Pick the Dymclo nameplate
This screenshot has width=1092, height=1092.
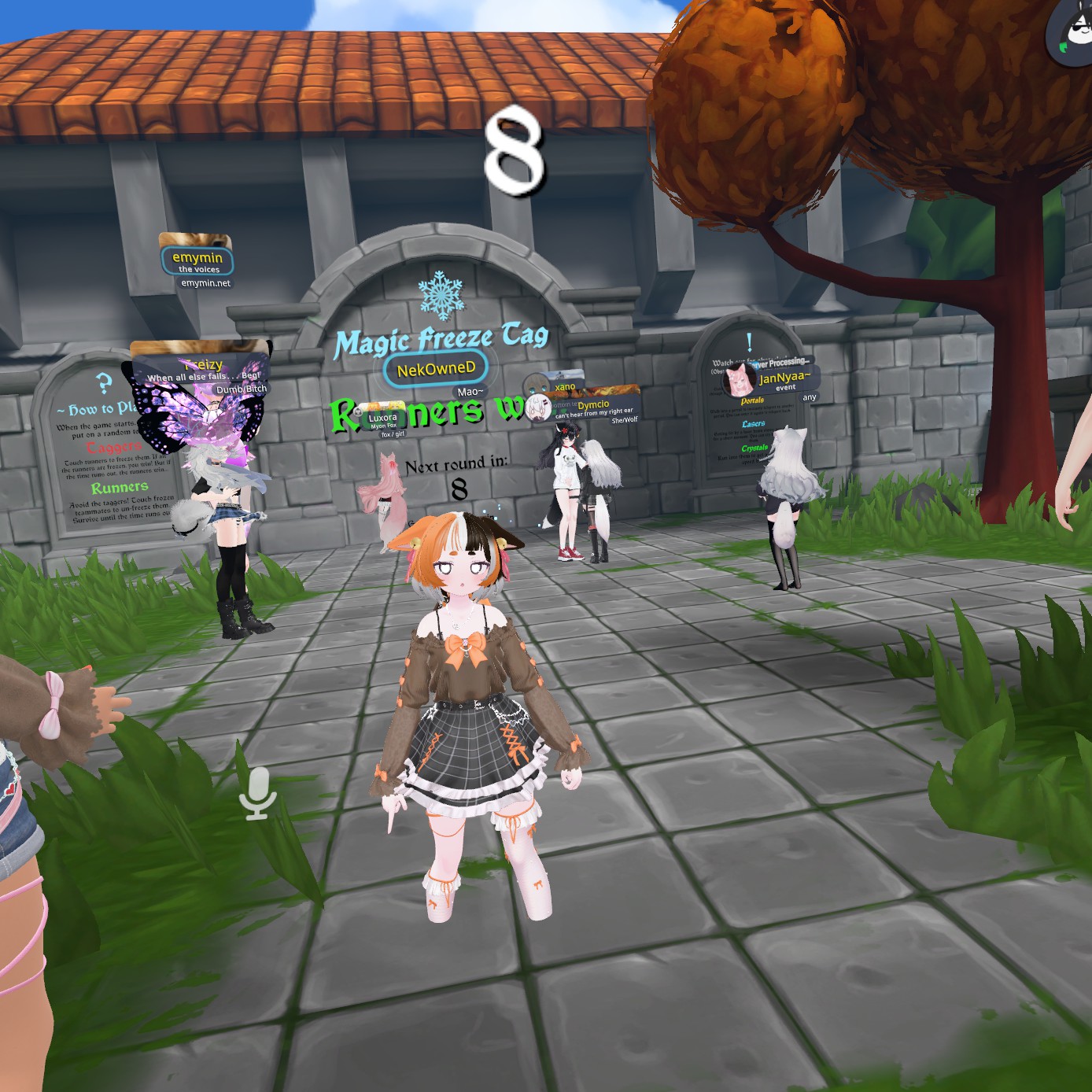[x=593, y=405]
